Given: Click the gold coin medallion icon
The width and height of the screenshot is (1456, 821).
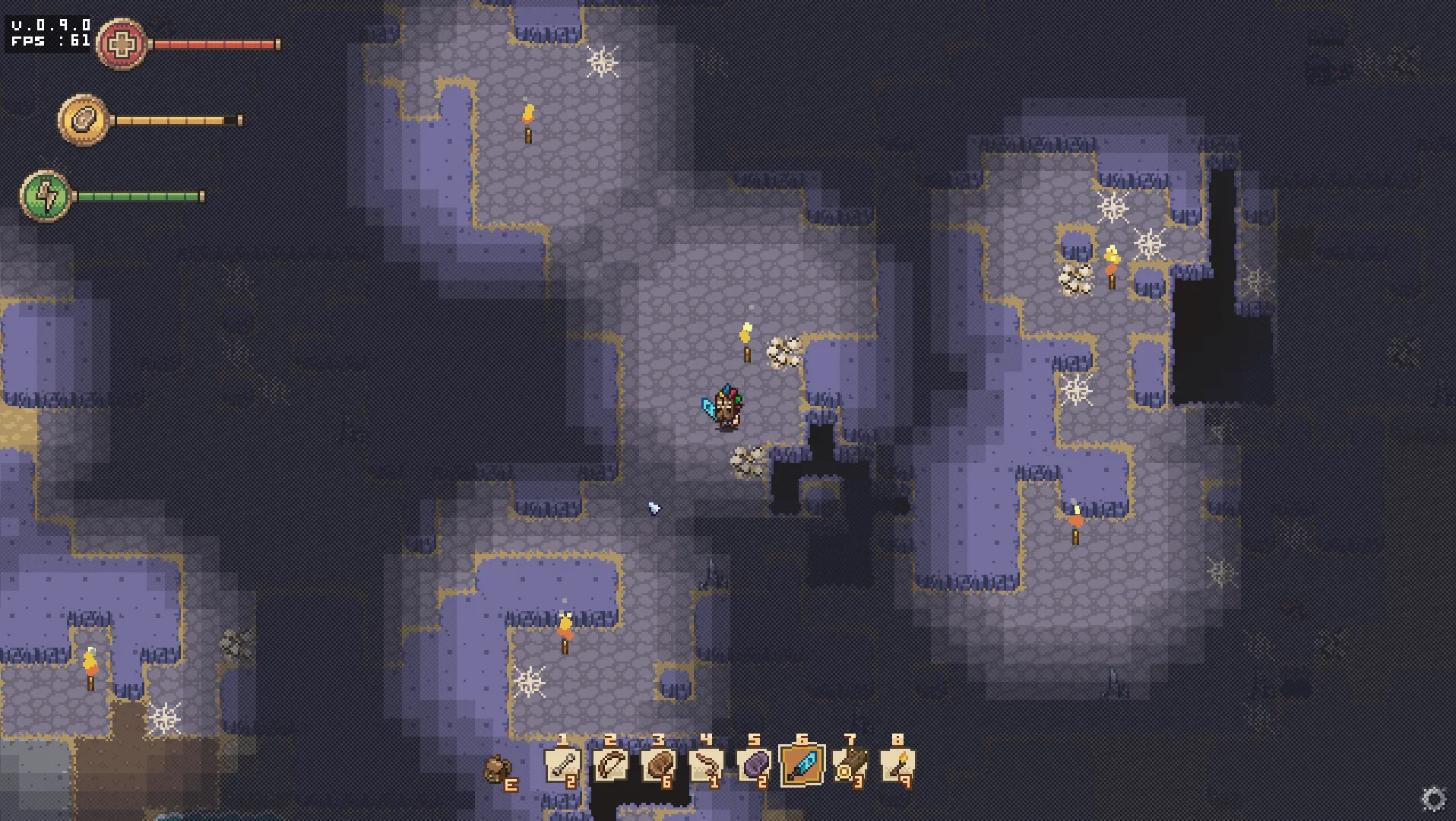Looking at the screenshot, I should point(84,118).
